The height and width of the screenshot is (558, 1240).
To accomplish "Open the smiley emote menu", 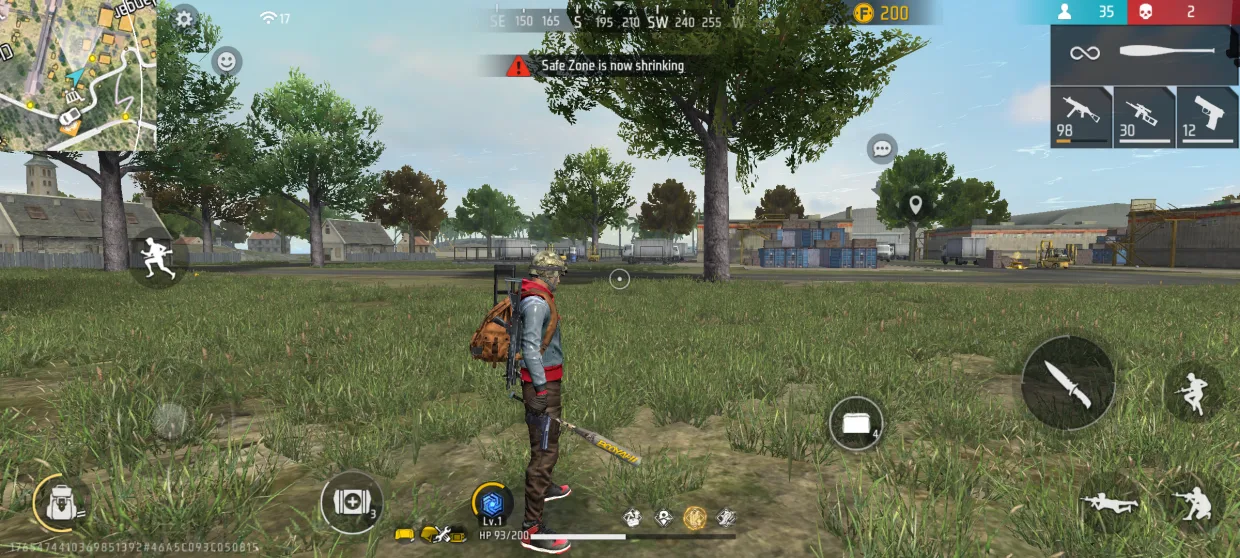I will 228,61.
